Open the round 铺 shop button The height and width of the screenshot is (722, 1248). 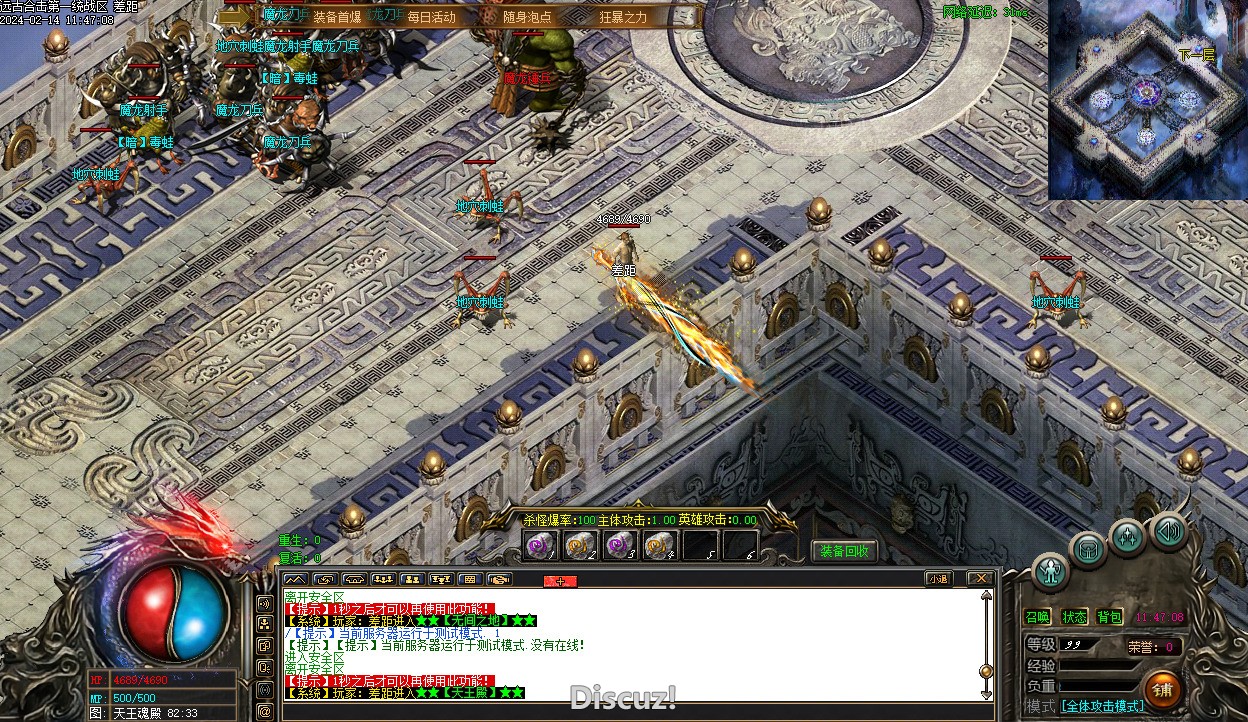[1162, 689]
